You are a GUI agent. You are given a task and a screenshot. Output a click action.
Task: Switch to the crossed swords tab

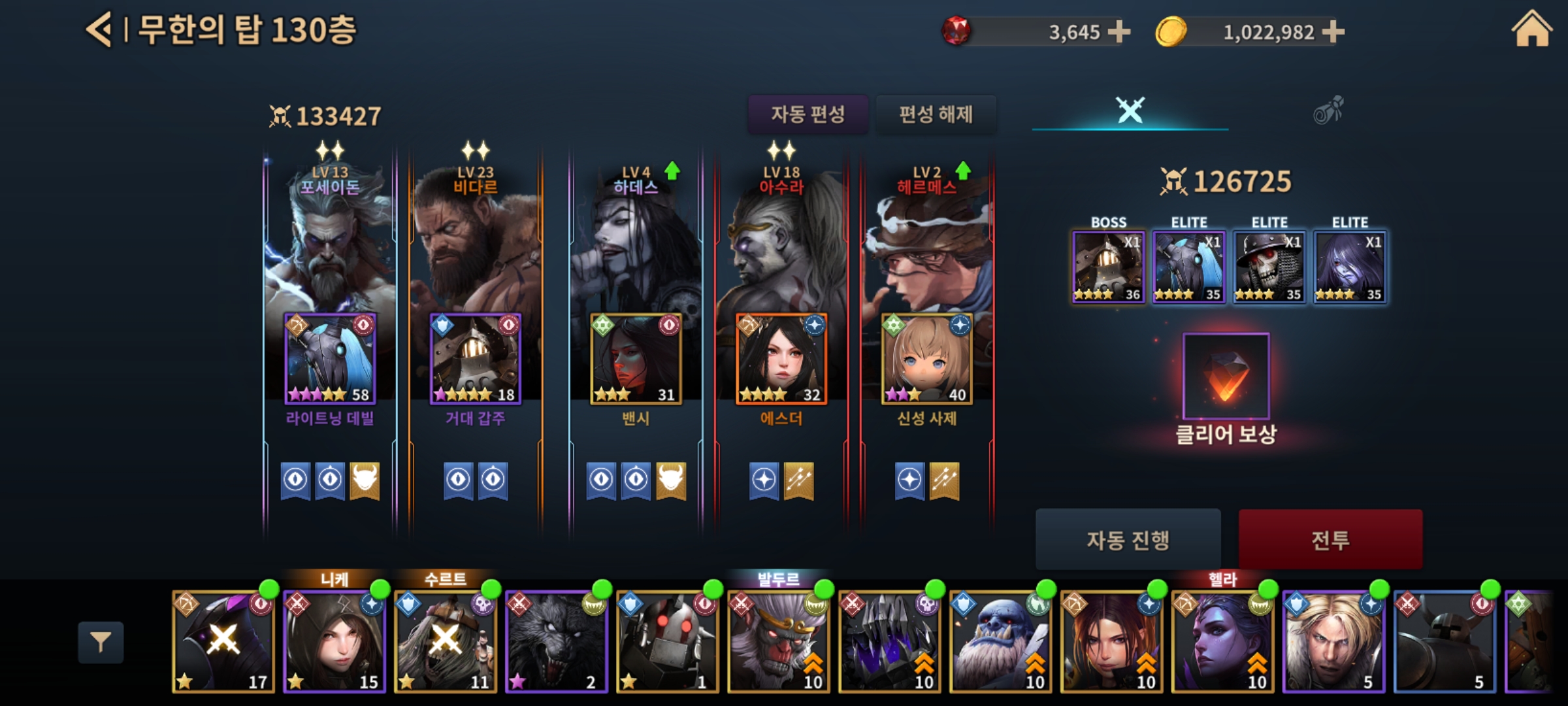(x=1130, y=110)
